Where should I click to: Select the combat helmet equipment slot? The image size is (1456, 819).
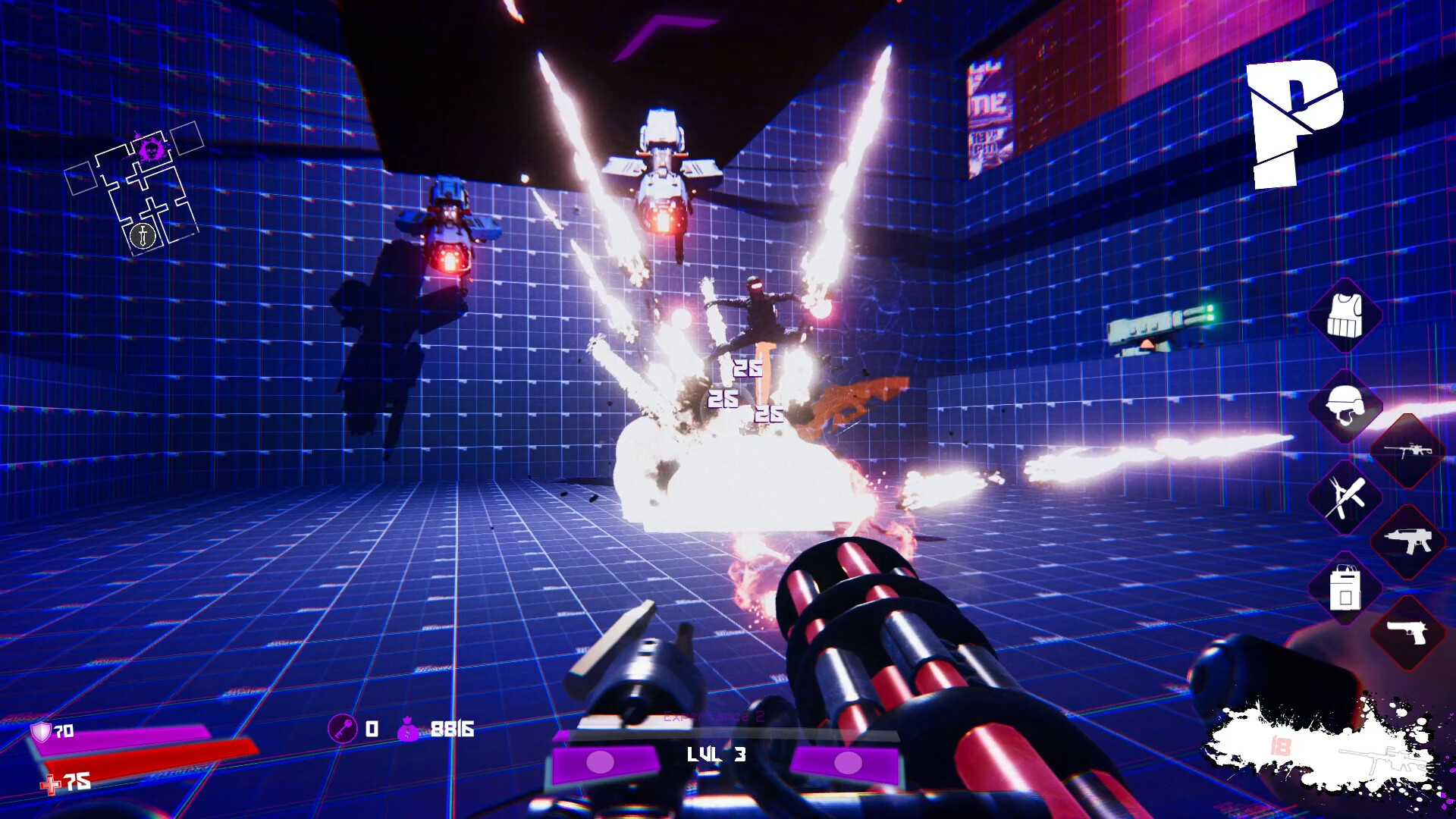[1345, 406]
